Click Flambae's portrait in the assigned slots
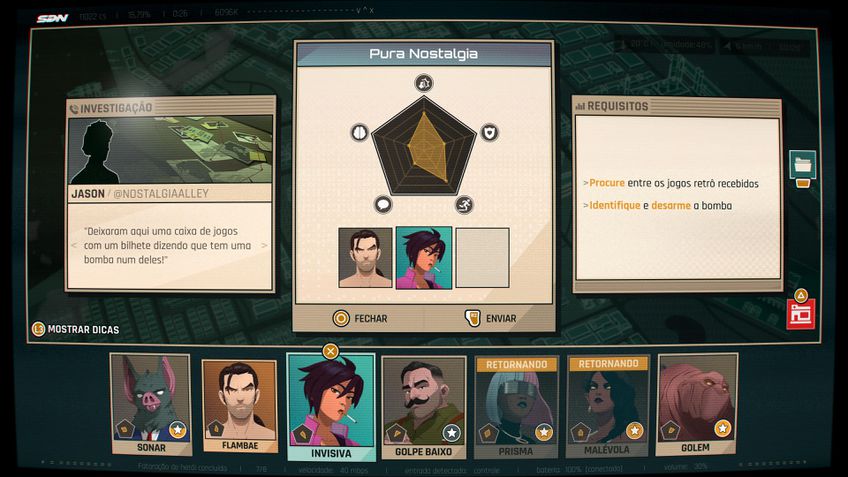Image resolution: width=848 pixels, height=477 pixels. tap(365, 258)
